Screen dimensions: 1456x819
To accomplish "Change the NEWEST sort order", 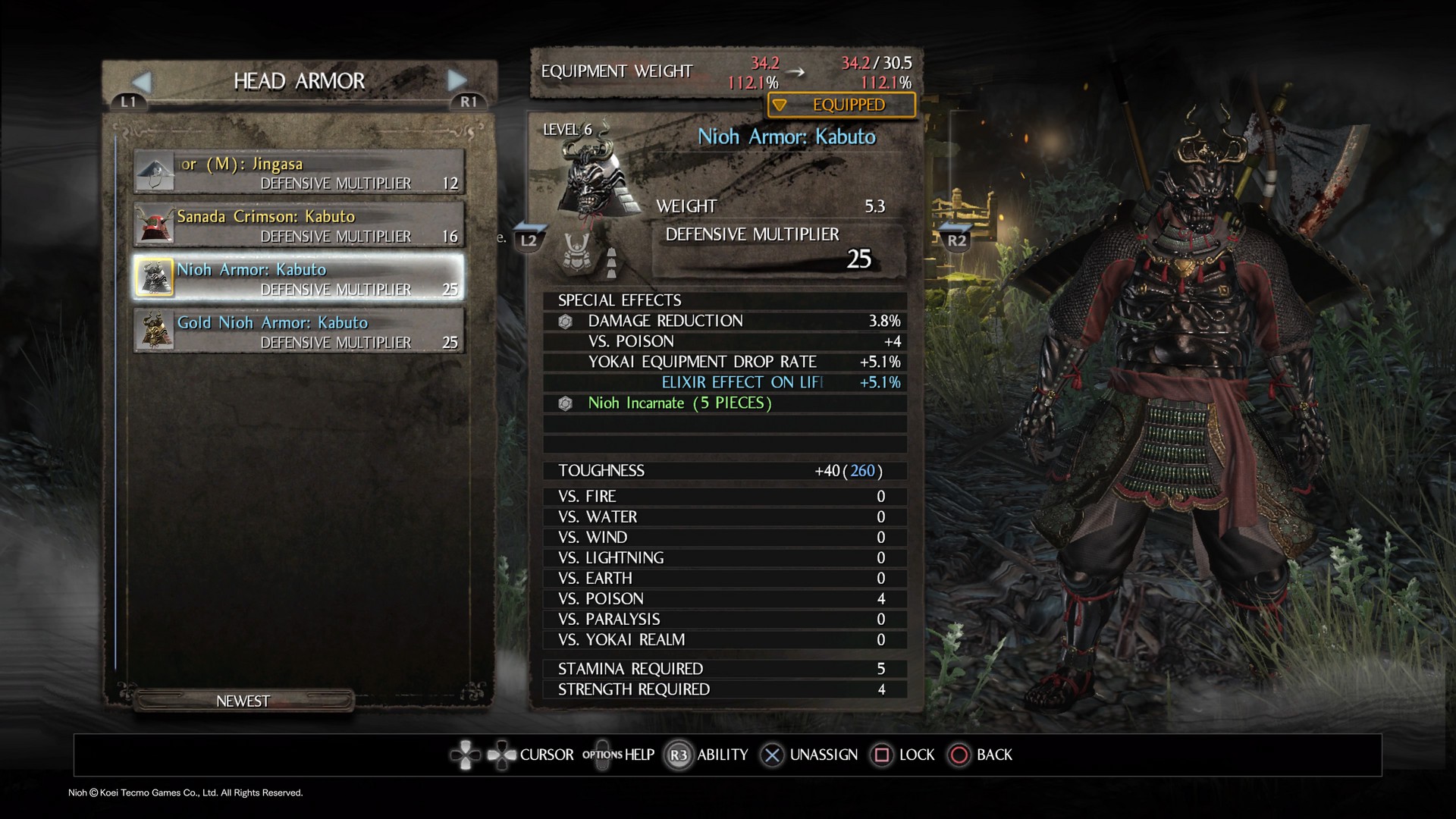I will tap(243, 701).
